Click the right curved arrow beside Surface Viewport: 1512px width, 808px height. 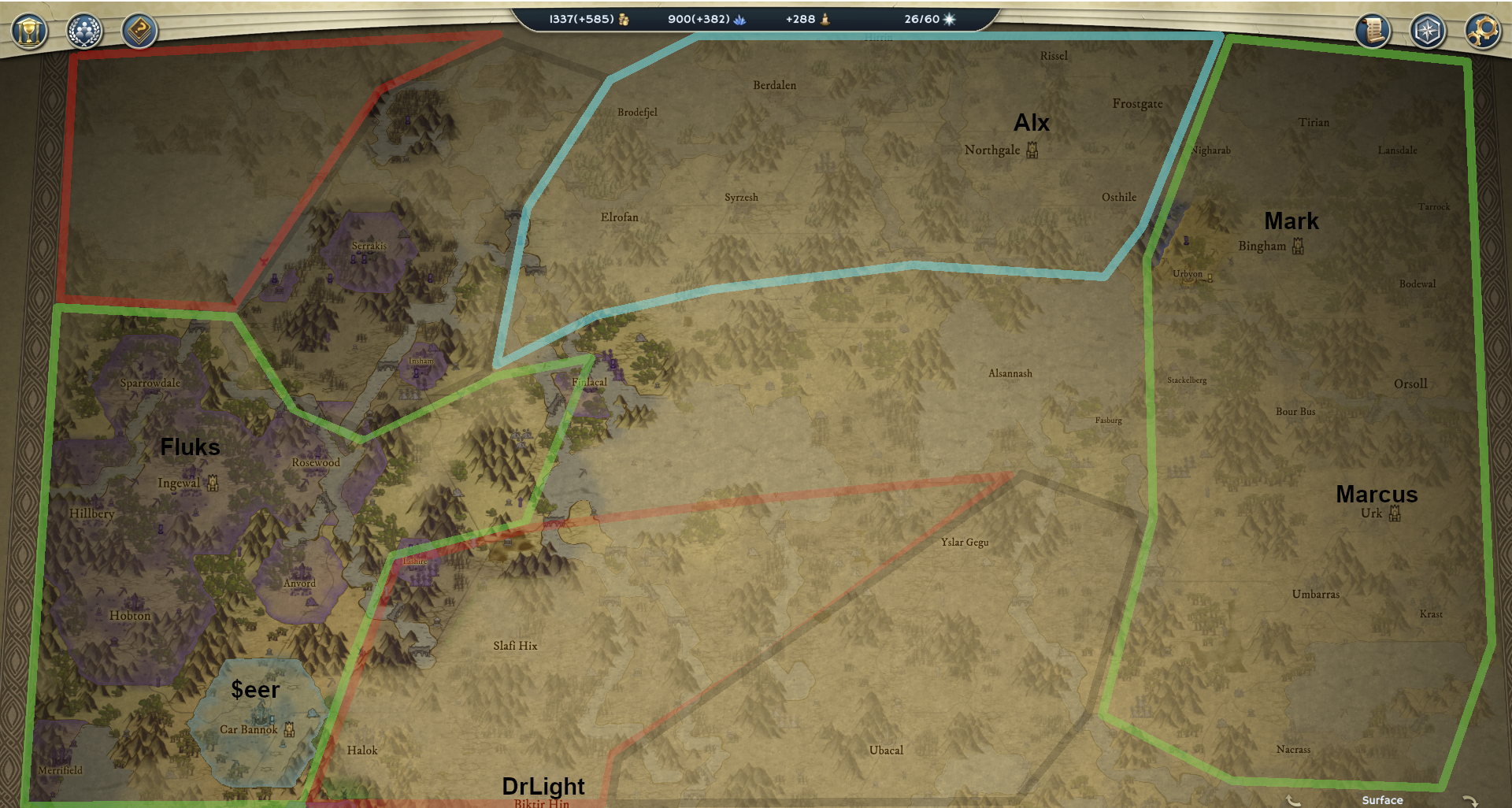click(1469, 800)
